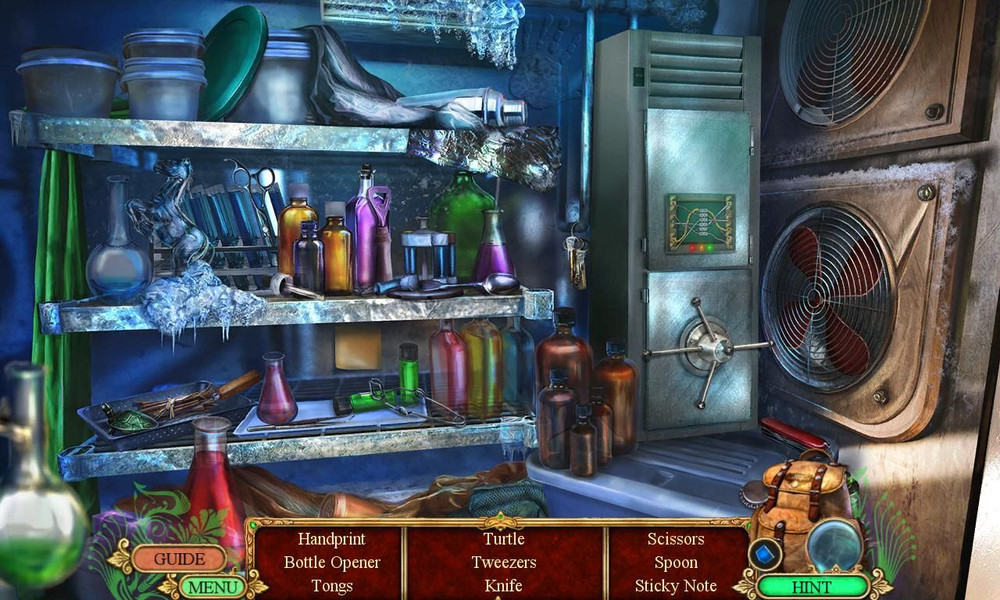Open the game MENU
Image resolution: width=1000 pixels, height=600 pixels.
coord(213,587)
